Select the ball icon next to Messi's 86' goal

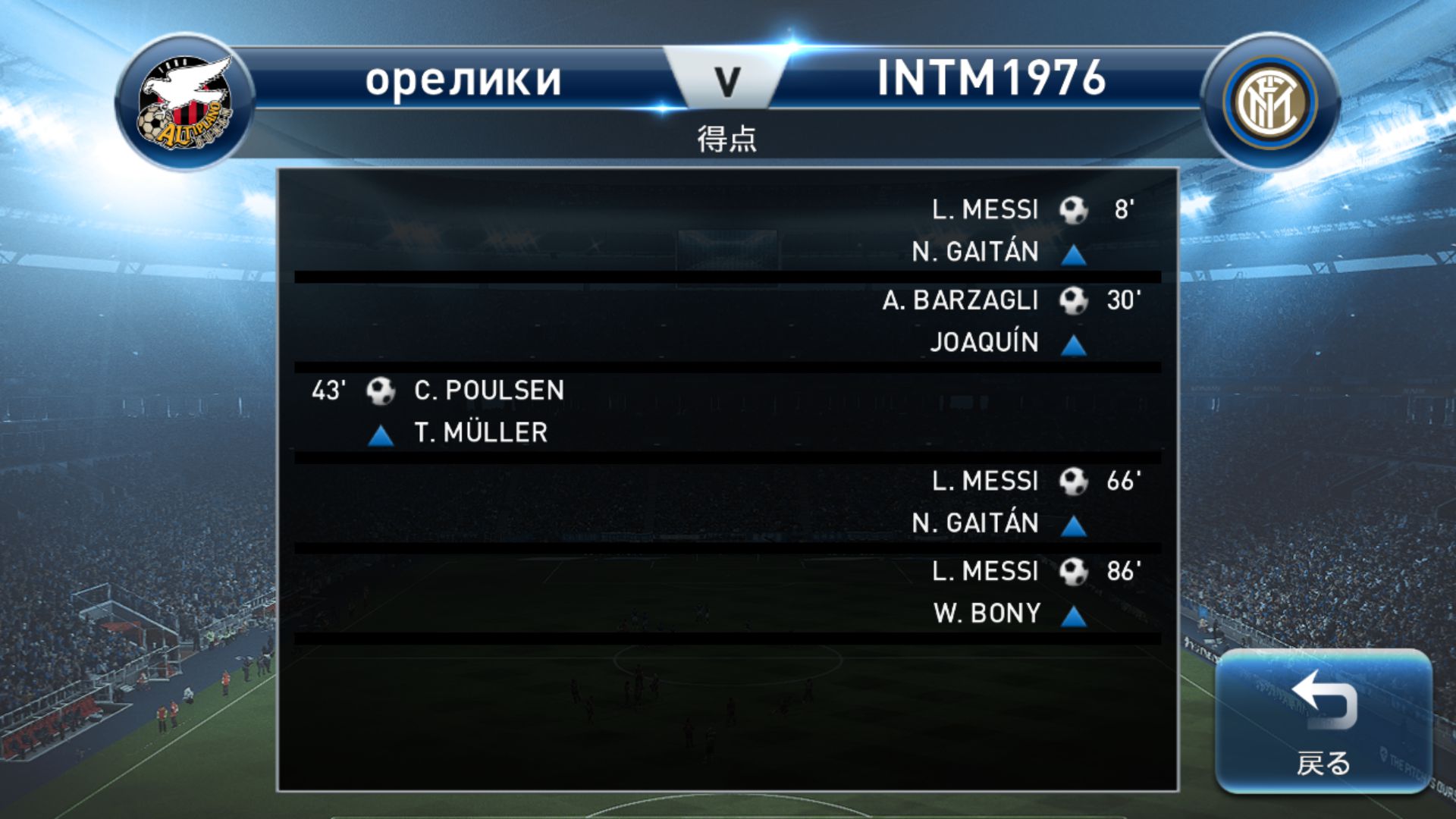1074,571
